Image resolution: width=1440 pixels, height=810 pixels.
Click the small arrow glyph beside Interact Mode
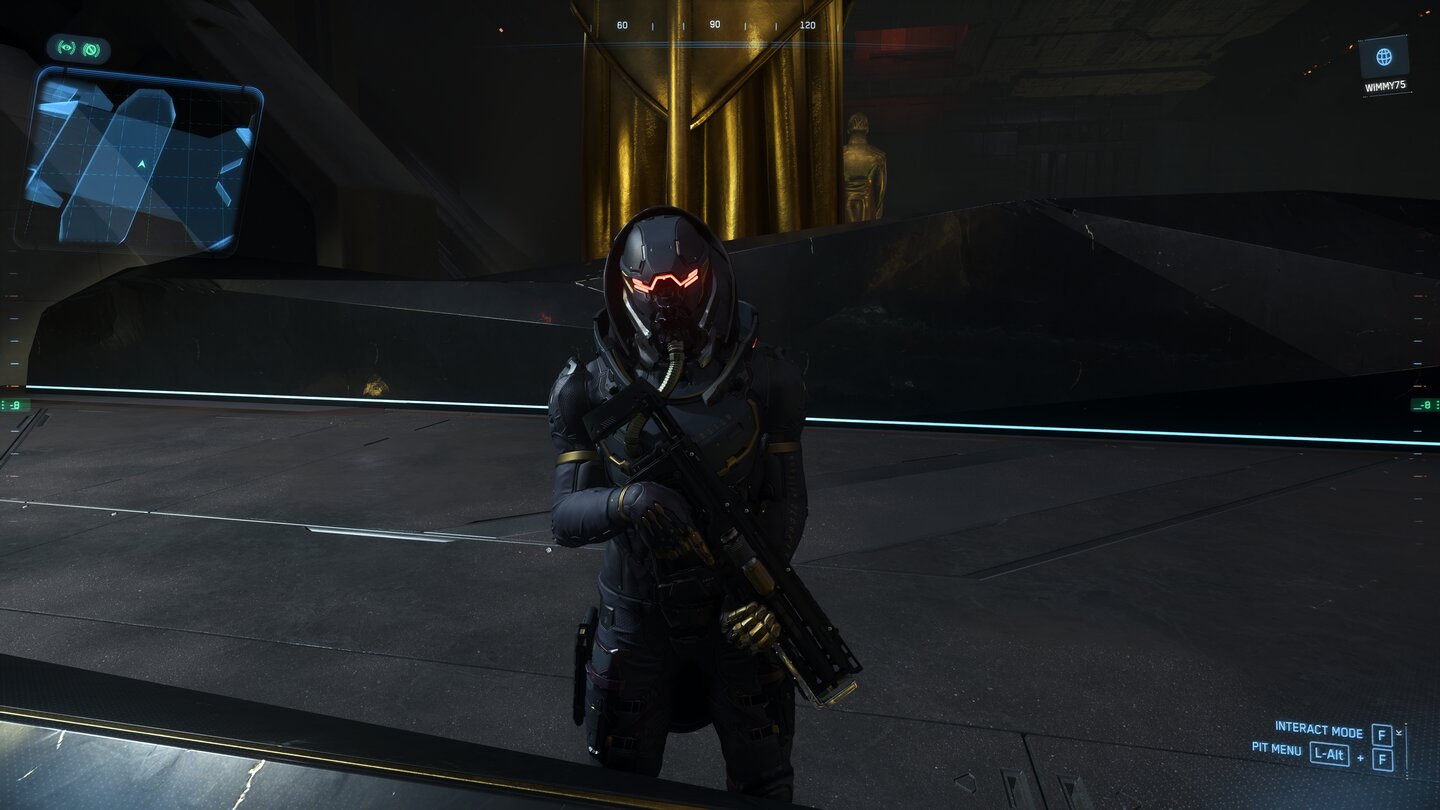pos(1399,732)
